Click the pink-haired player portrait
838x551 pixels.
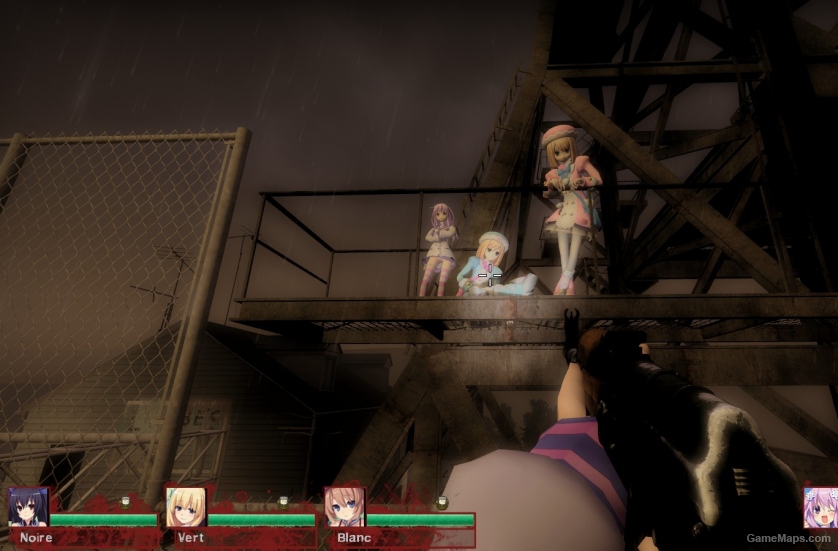tap(821, 508)
